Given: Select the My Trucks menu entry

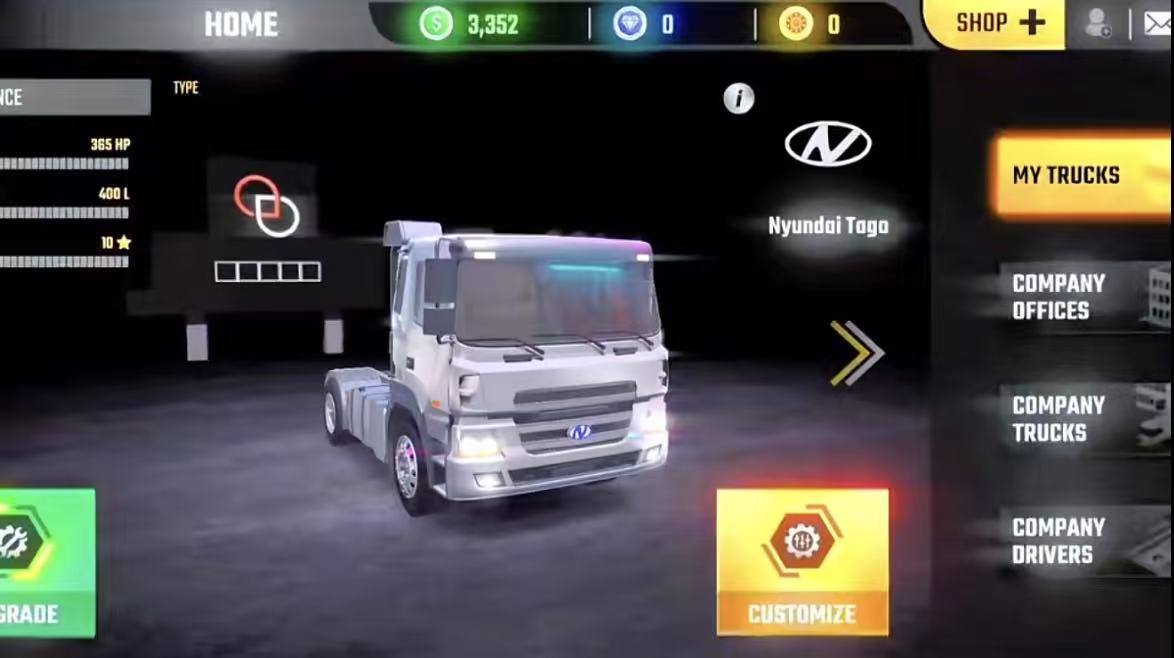Looking at the screenshot, I should pyautogui.click(x=1082, y=175).
